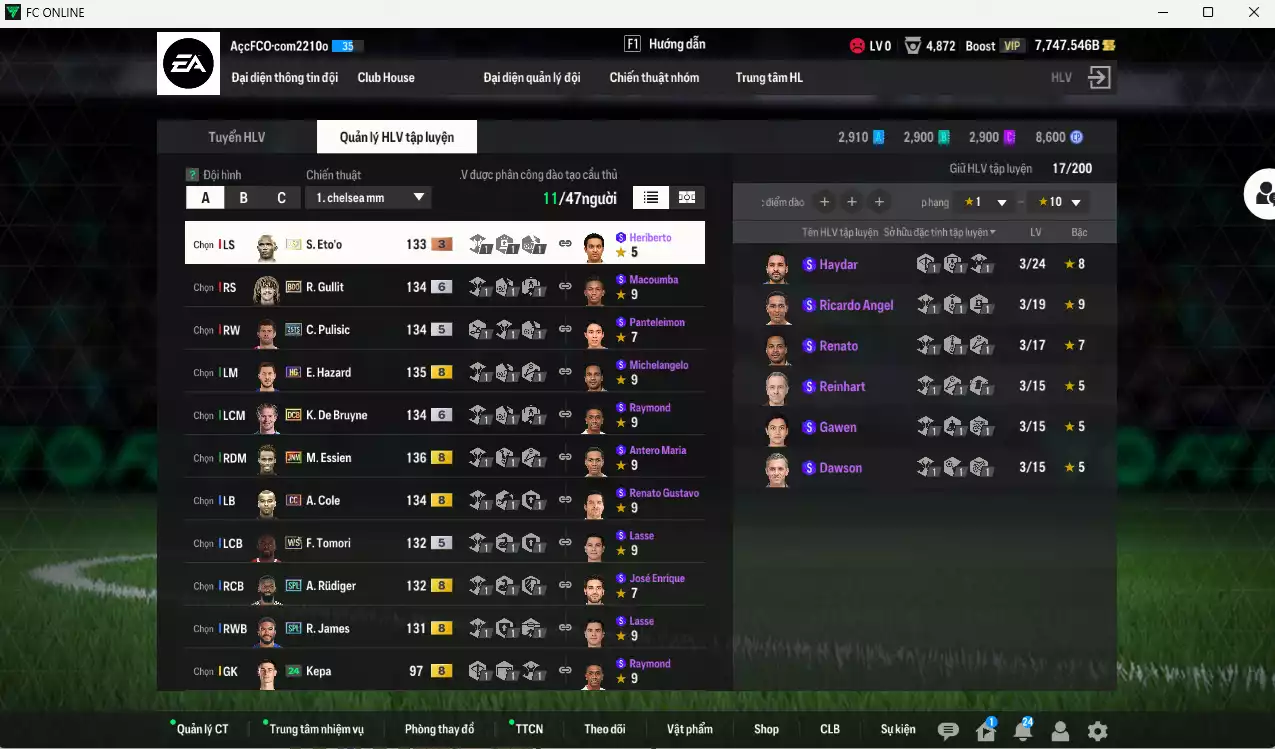Go to Trung tâm HL
Image resolution: width=1275 pixels, height=749 pixels.
coord(769,77)
